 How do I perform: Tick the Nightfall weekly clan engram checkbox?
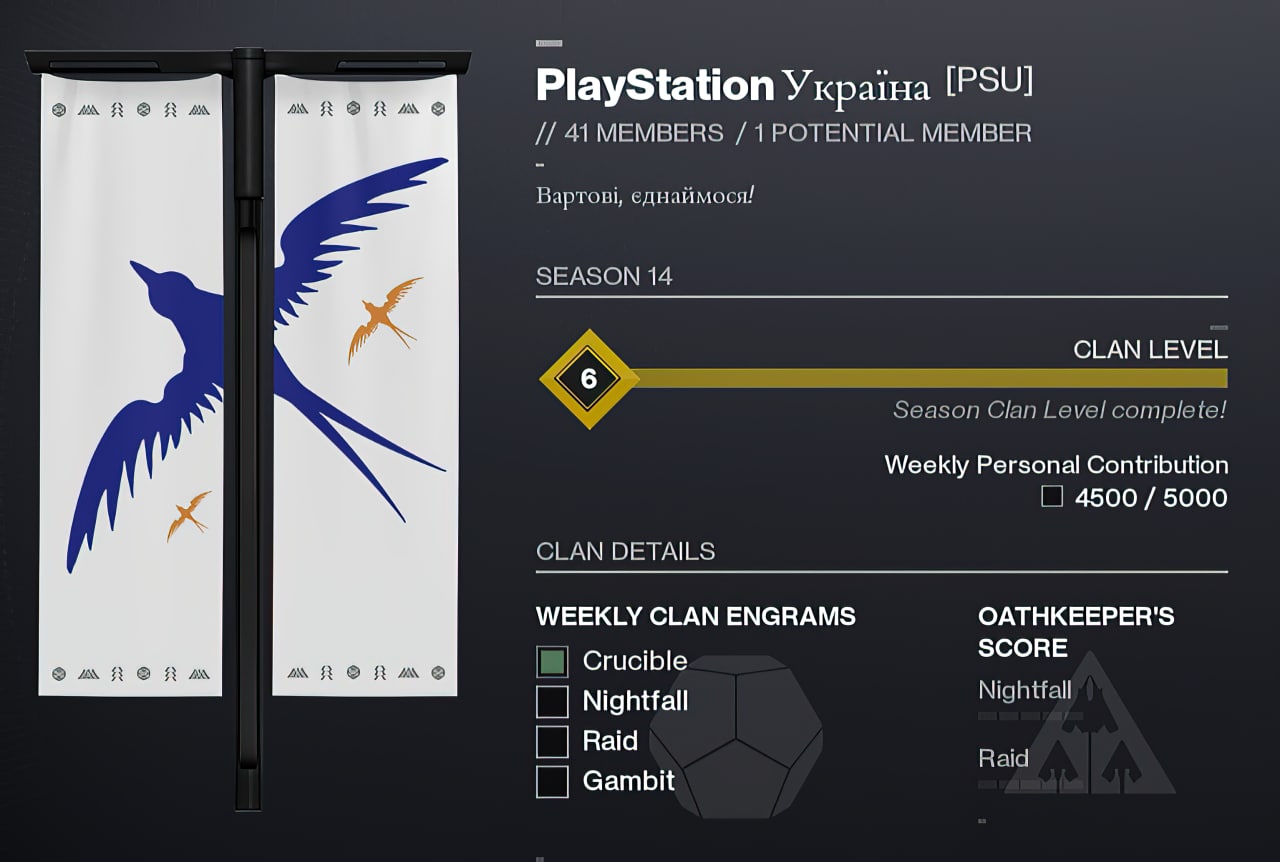552,701
